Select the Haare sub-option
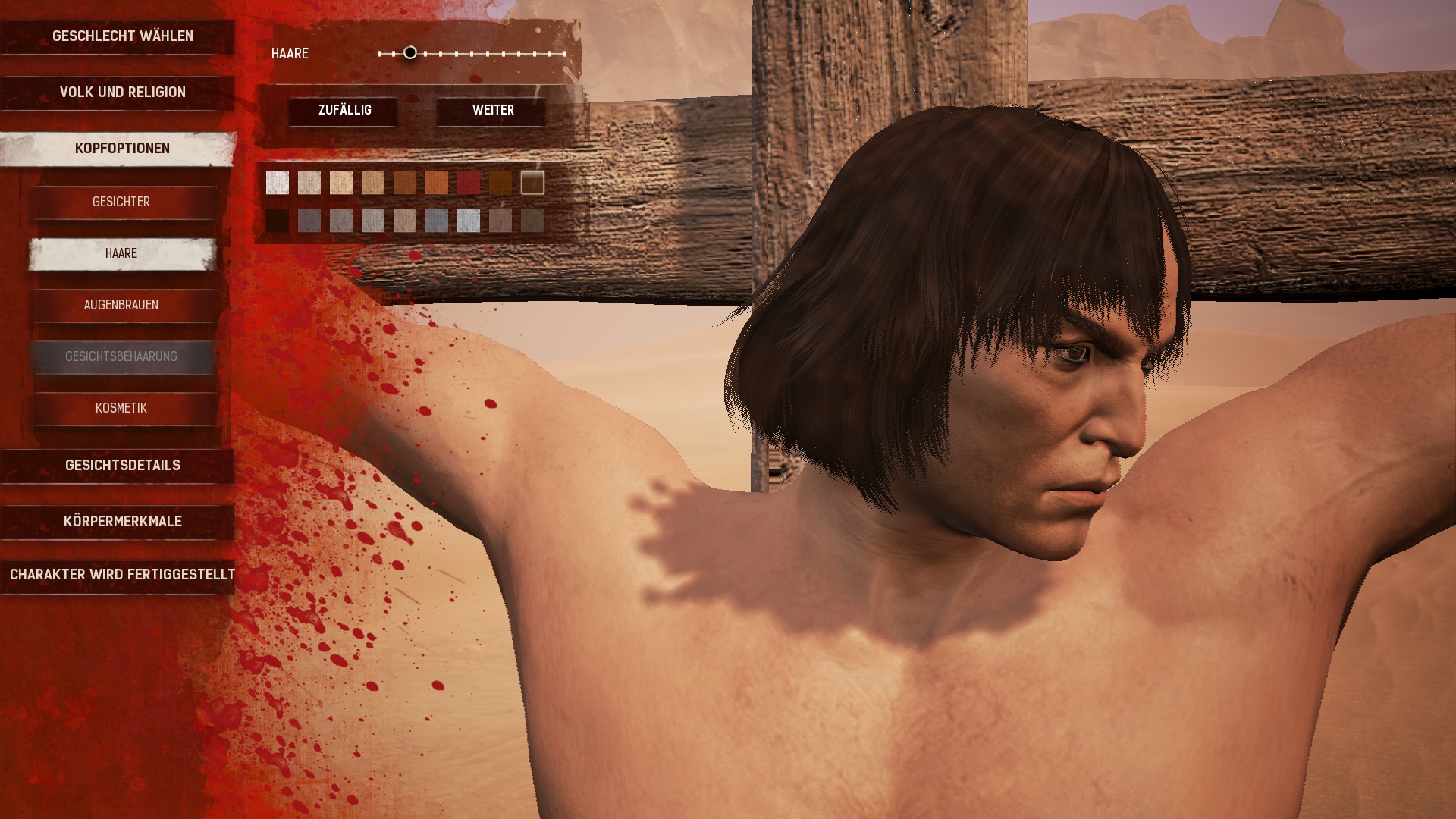 pos(121,253)
